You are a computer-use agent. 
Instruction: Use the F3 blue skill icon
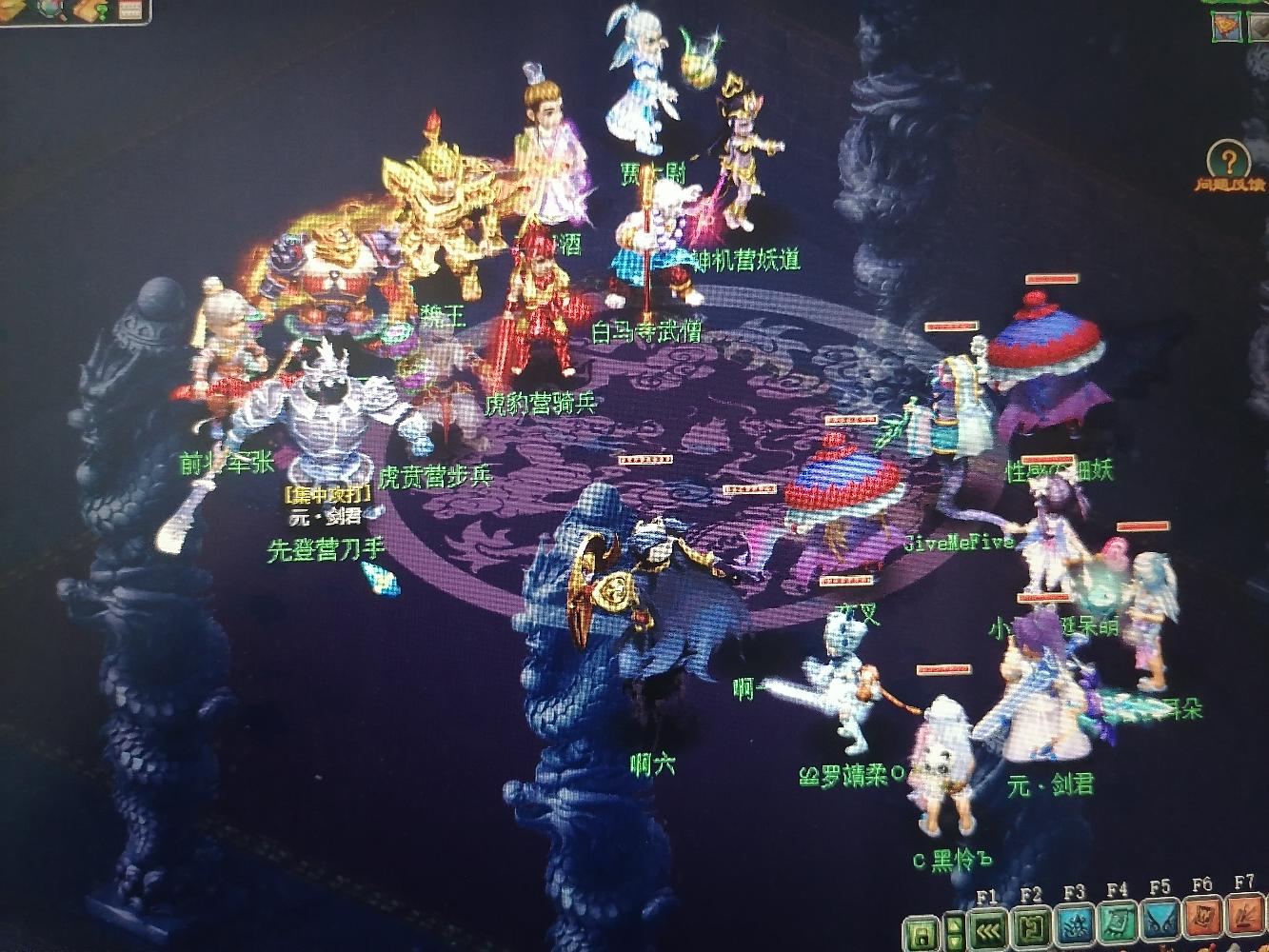1074,927
